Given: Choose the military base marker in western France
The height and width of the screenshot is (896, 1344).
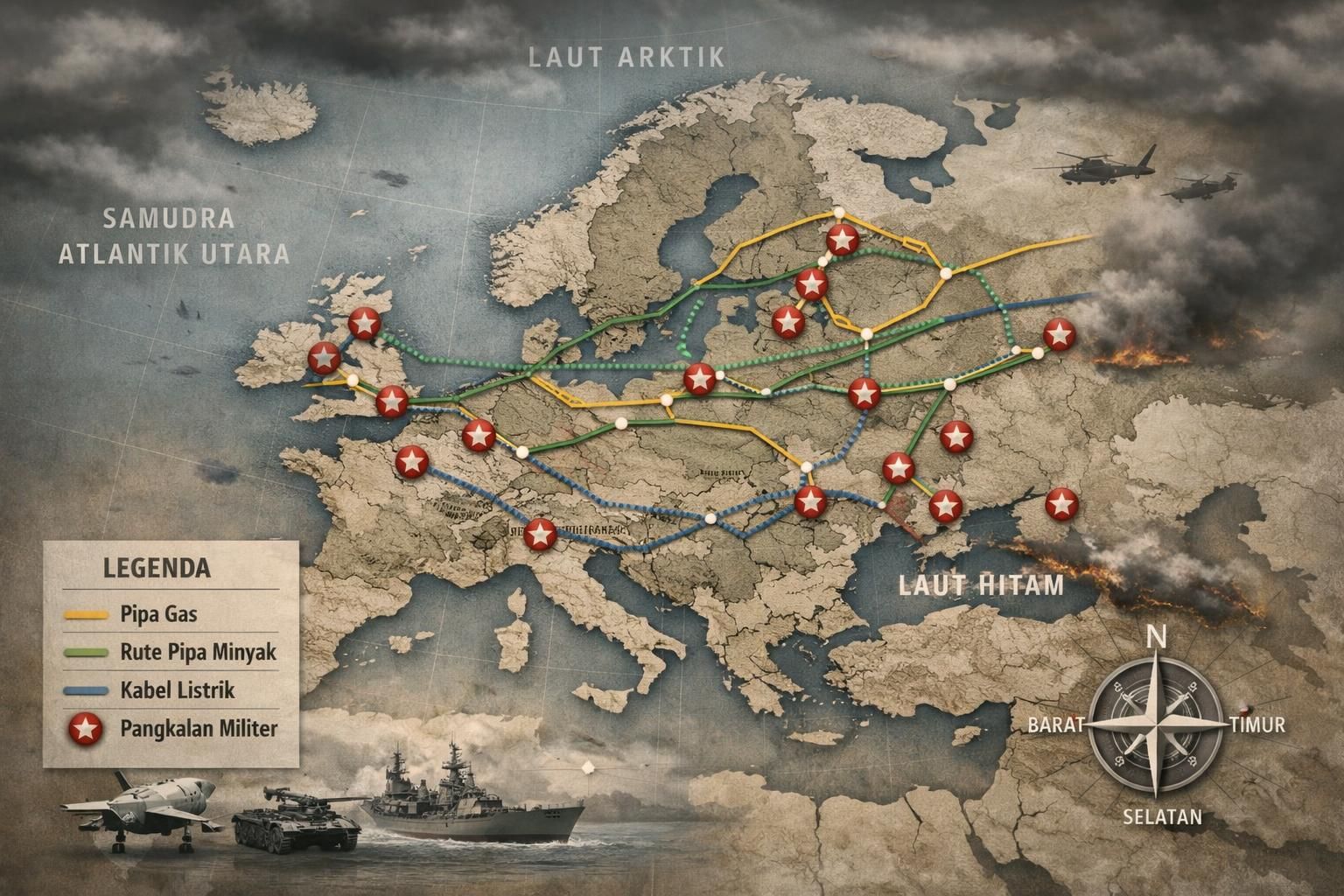Looking at the screenshot, I should coord(410,462).
